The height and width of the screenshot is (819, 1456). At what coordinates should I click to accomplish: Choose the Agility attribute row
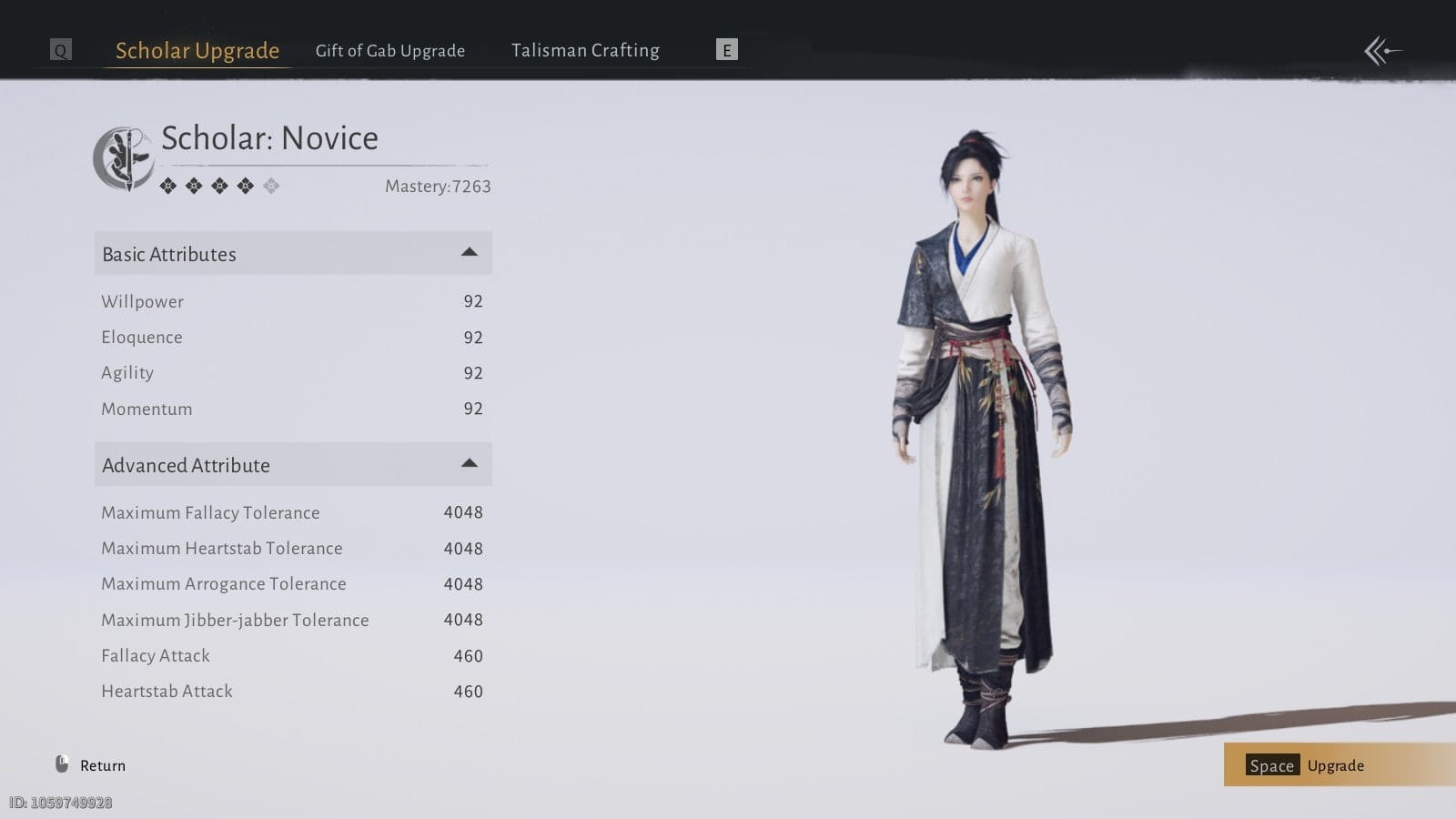(x=291, y=373)
